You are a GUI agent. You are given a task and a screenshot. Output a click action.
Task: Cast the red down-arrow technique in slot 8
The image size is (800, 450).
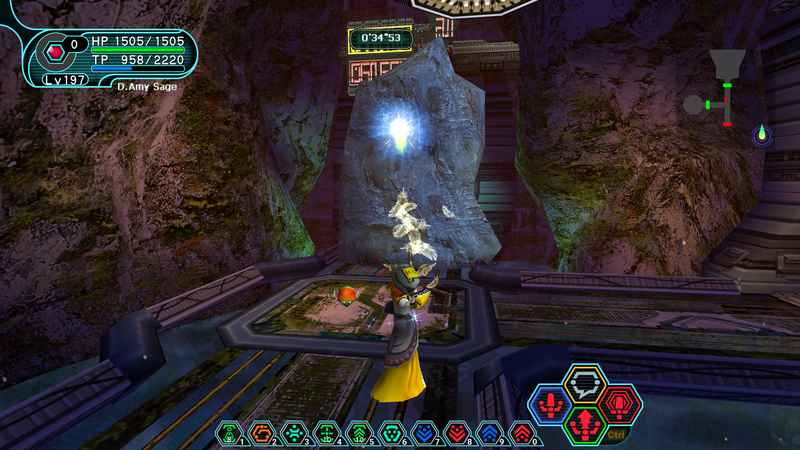(456, 433)
